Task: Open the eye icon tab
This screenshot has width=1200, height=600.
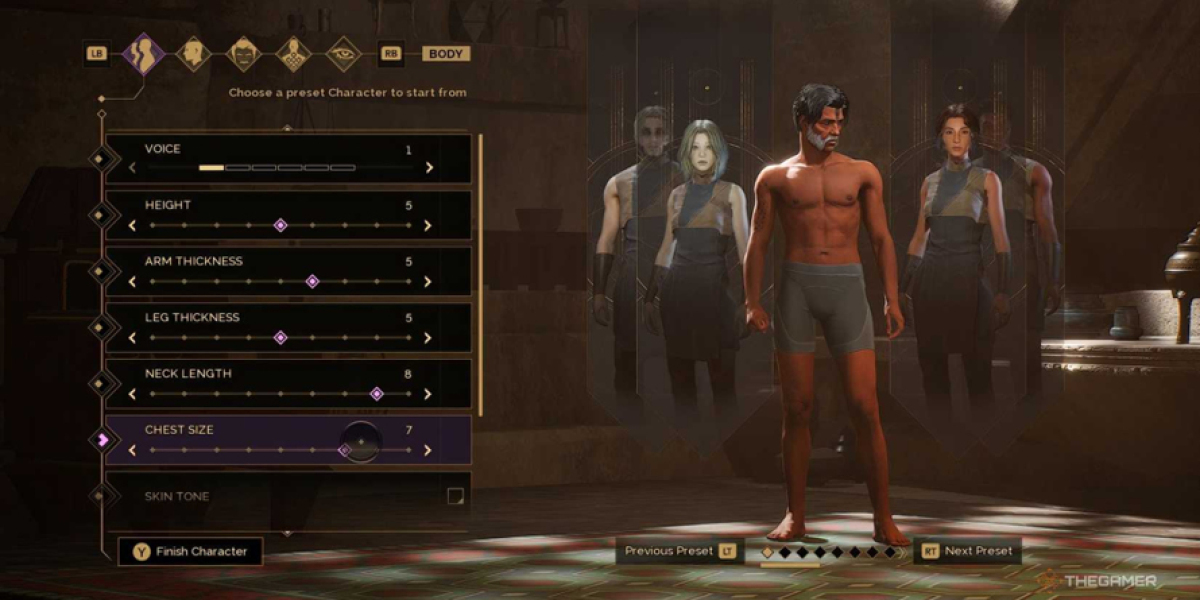Action: (x=343, y=54)
